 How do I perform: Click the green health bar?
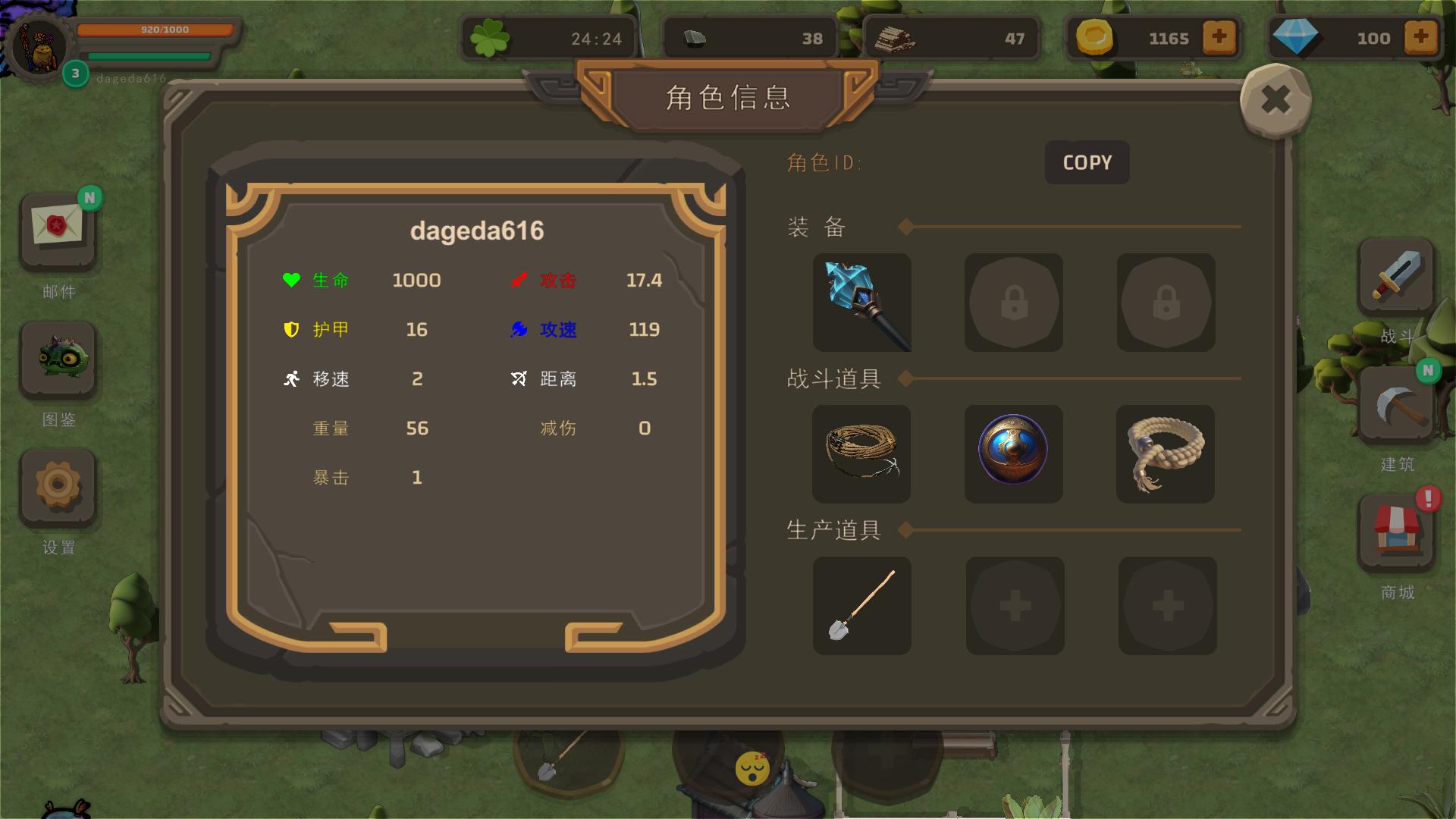point(150,55)
